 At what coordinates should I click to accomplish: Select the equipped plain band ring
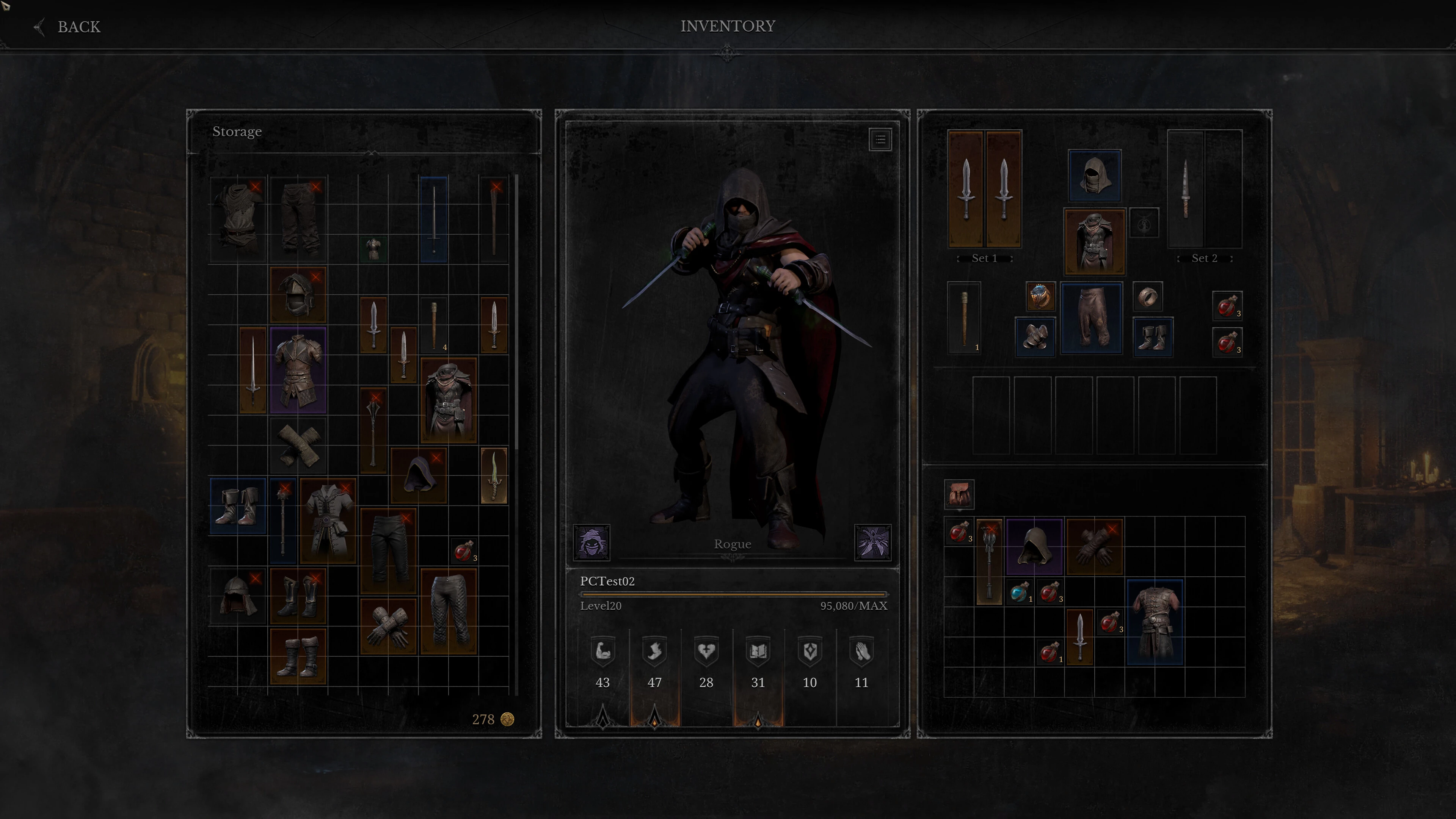click(1147, 296)
